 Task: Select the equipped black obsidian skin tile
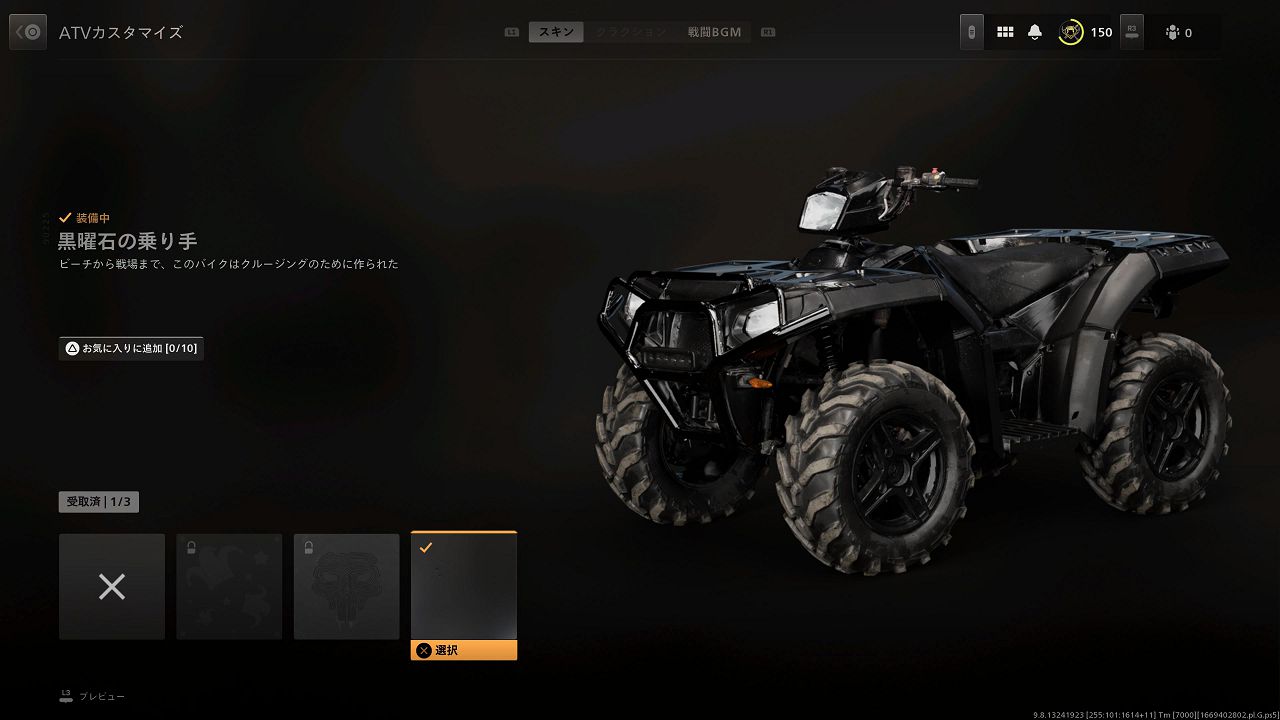pos(464,585)
